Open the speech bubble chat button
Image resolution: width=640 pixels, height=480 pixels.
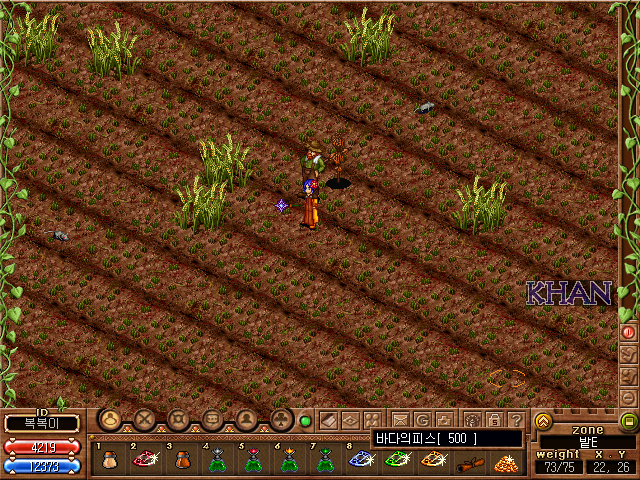click(213, 420)
